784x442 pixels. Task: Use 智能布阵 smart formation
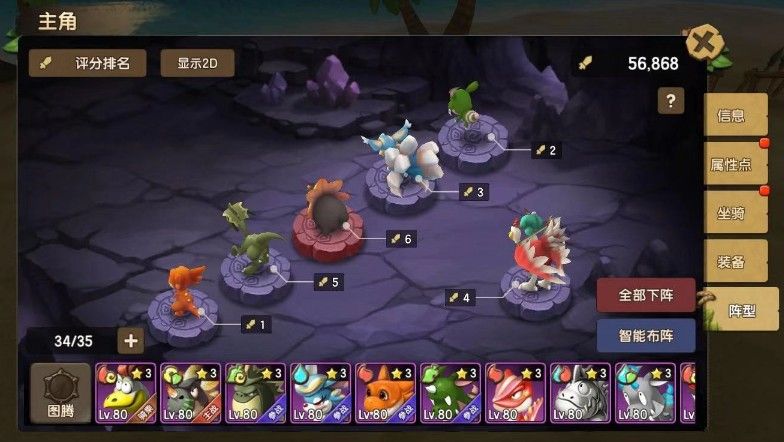646,336
